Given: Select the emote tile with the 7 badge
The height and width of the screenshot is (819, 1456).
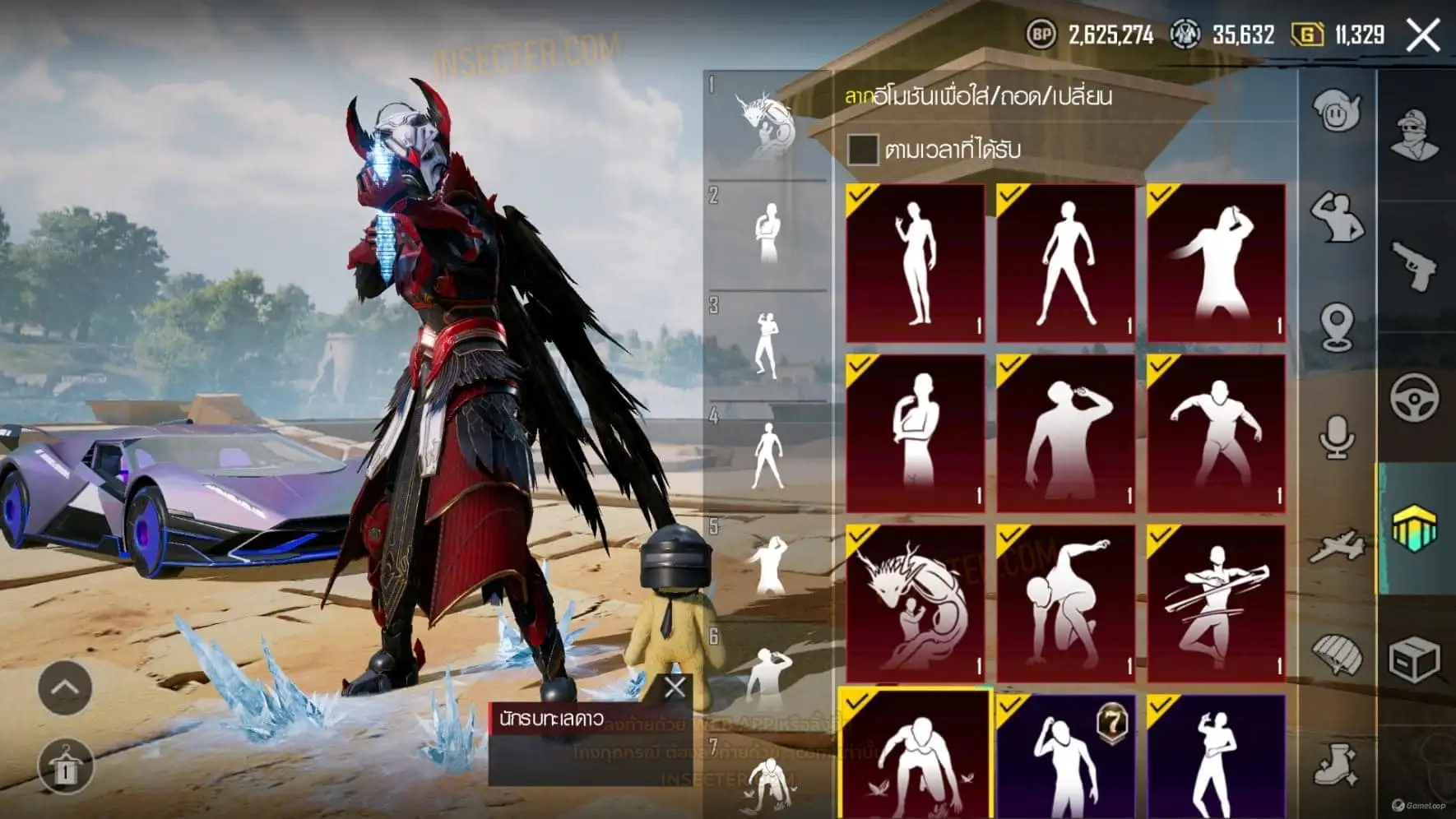Looking at the screenshot, I should coord(1065,757).
